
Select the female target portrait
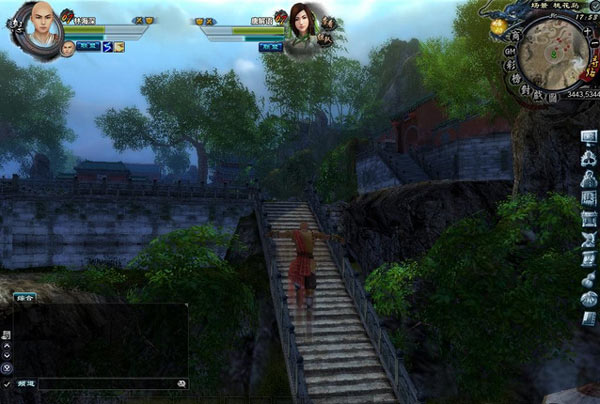point(303,23)
